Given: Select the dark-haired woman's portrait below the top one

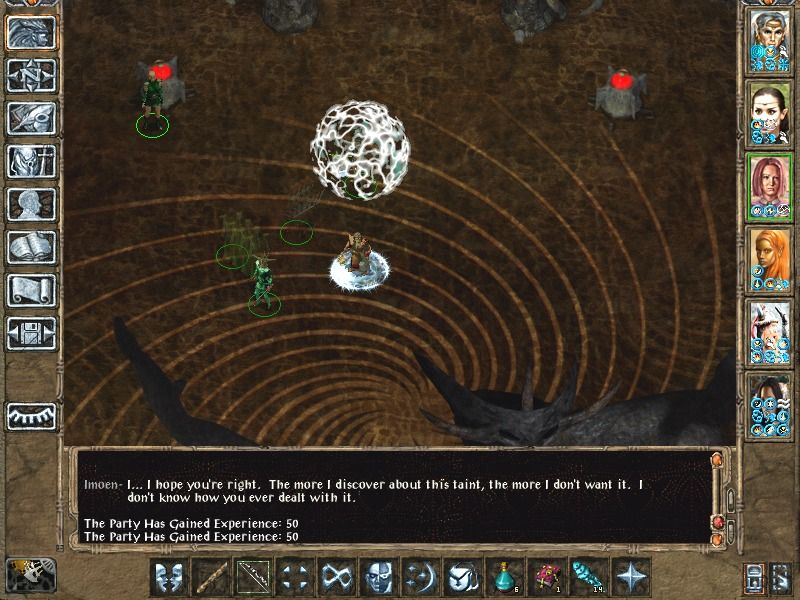Looking at the screenshot, I should point(769,115).
